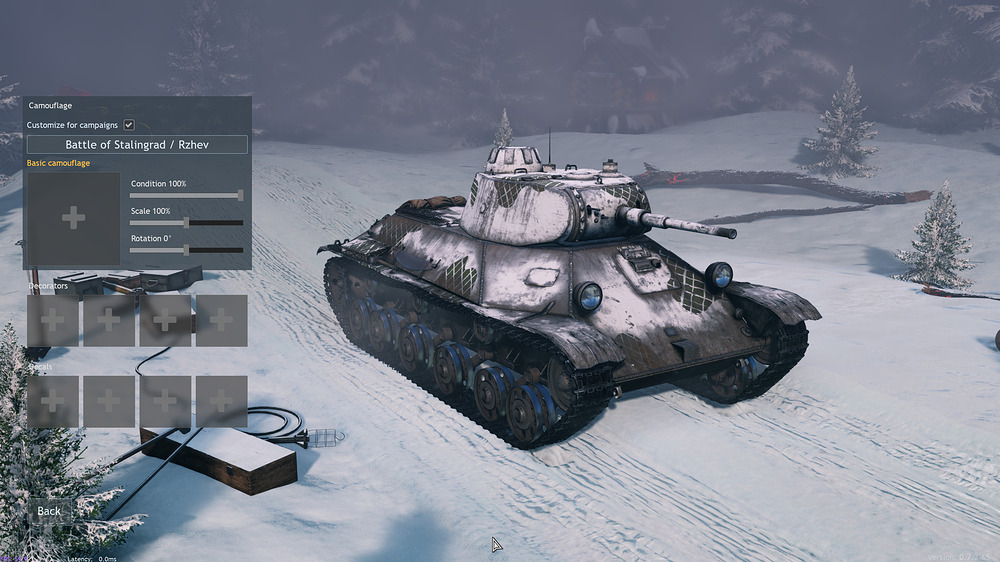Toggle the Customize for campaigns checkbox
1000x562 pixels.
click(x=129, y=125)
